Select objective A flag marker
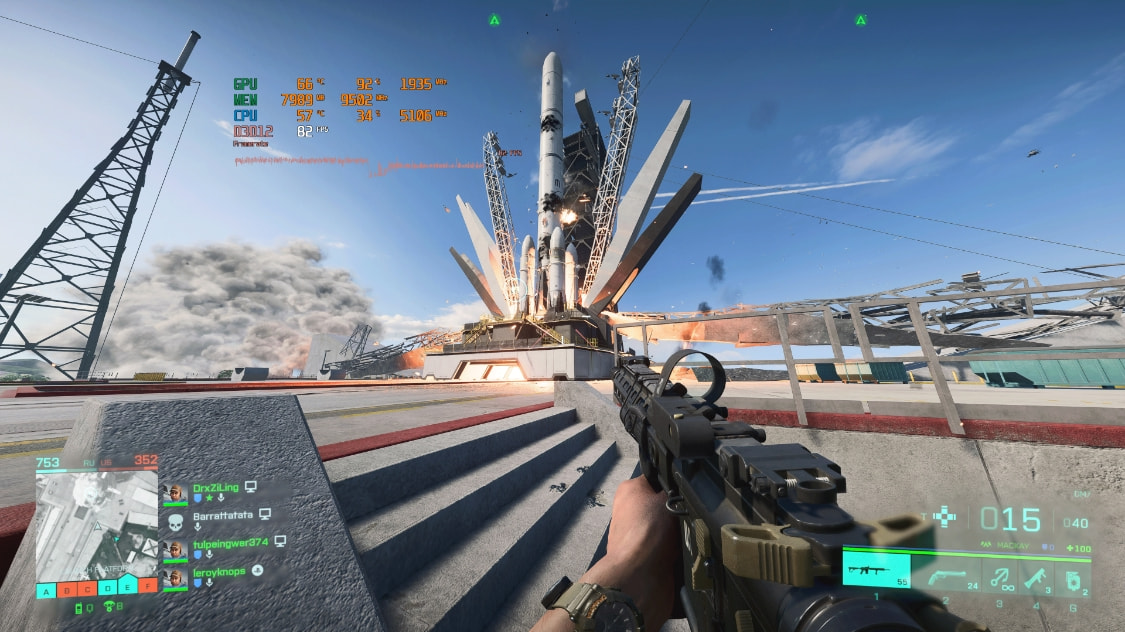This screenshot has height=632, width=1125. [x=46, y=587]
